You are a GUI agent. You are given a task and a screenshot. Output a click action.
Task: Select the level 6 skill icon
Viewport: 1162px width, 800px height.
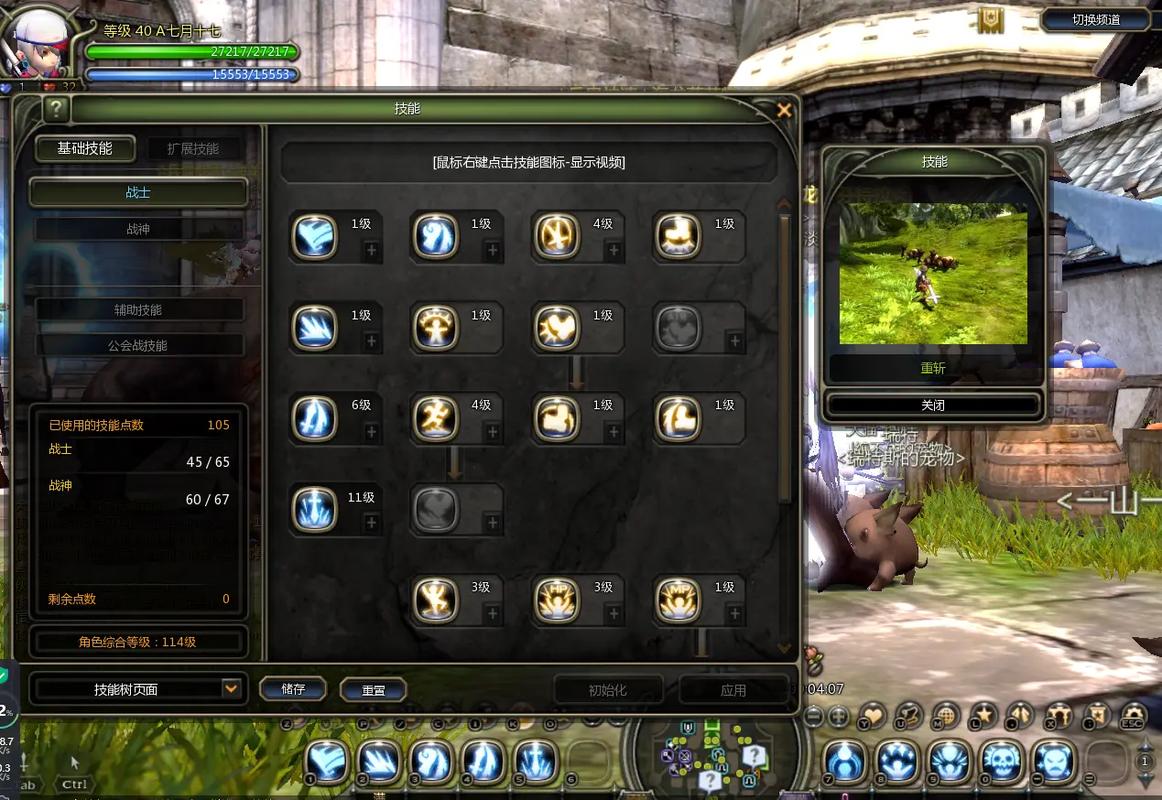pos(314,419)
